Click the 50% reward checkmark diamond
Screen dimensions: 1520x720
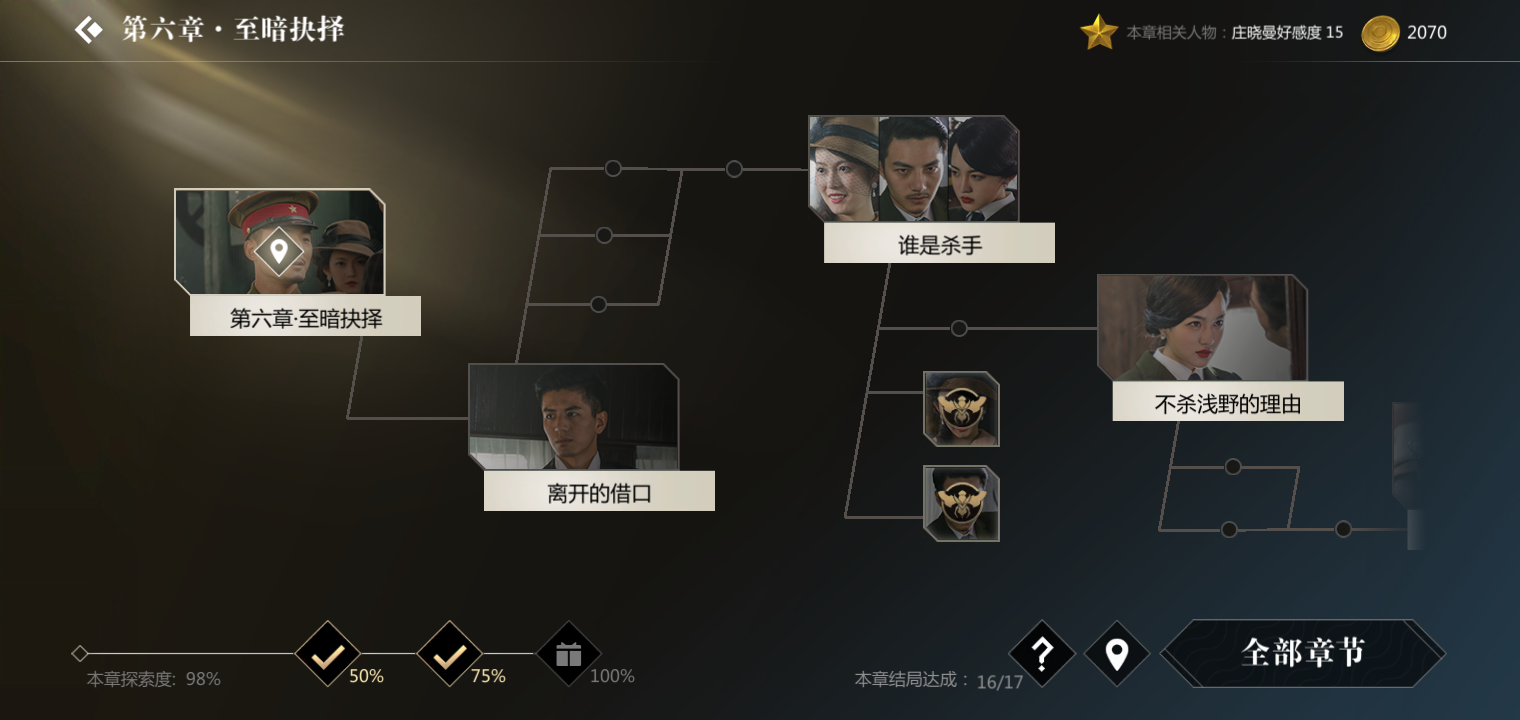pos(327,655)
